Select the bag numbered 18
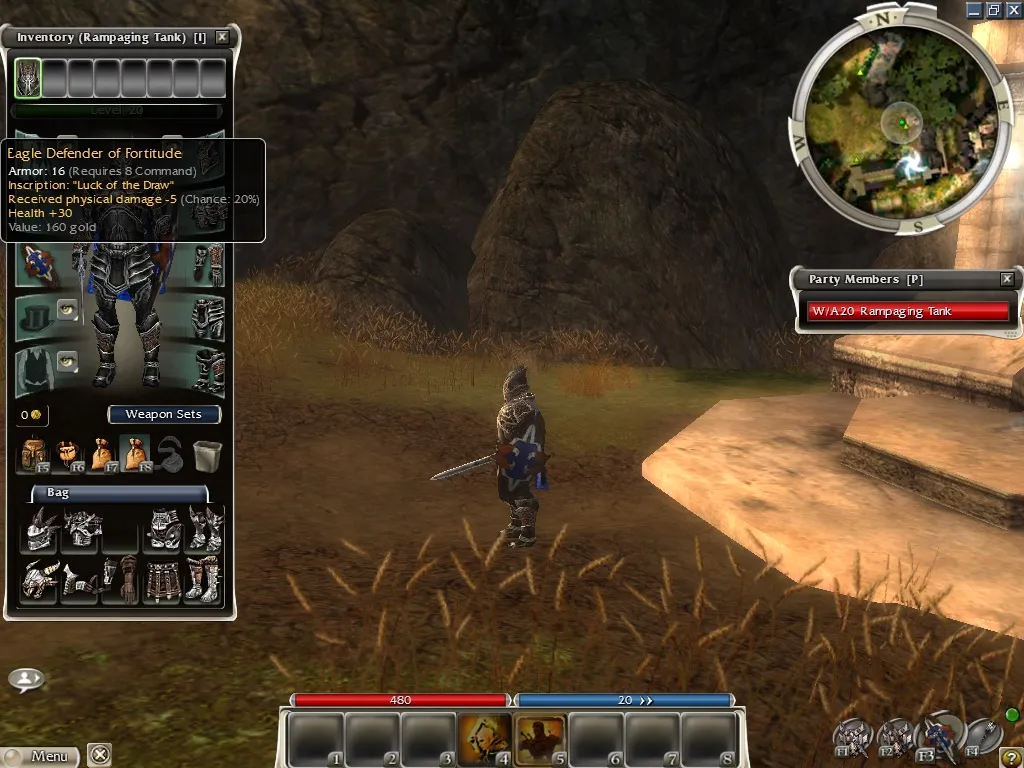The width and height of the screenshot is (1024, 768). tap(134, 453)
